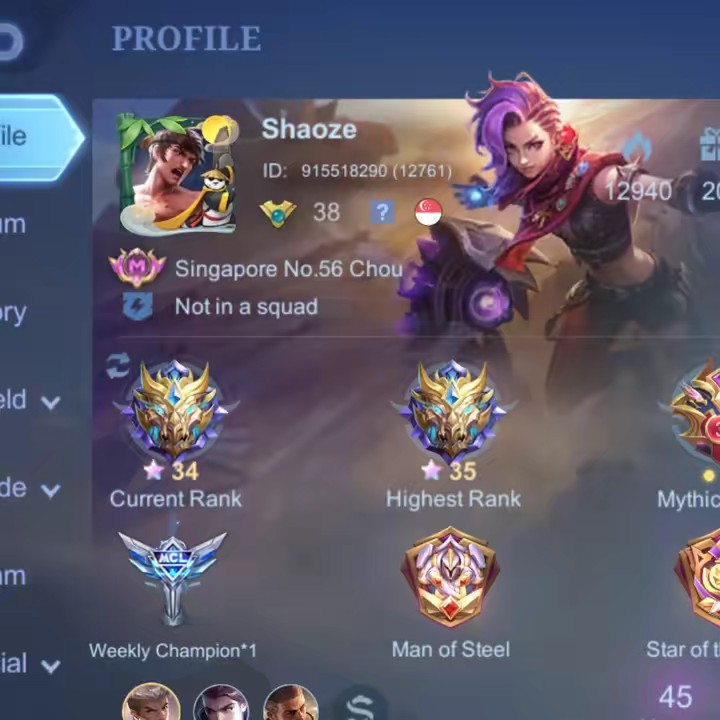Tap the blue question mark badge
720x720 pixels.
click(382, 212)
